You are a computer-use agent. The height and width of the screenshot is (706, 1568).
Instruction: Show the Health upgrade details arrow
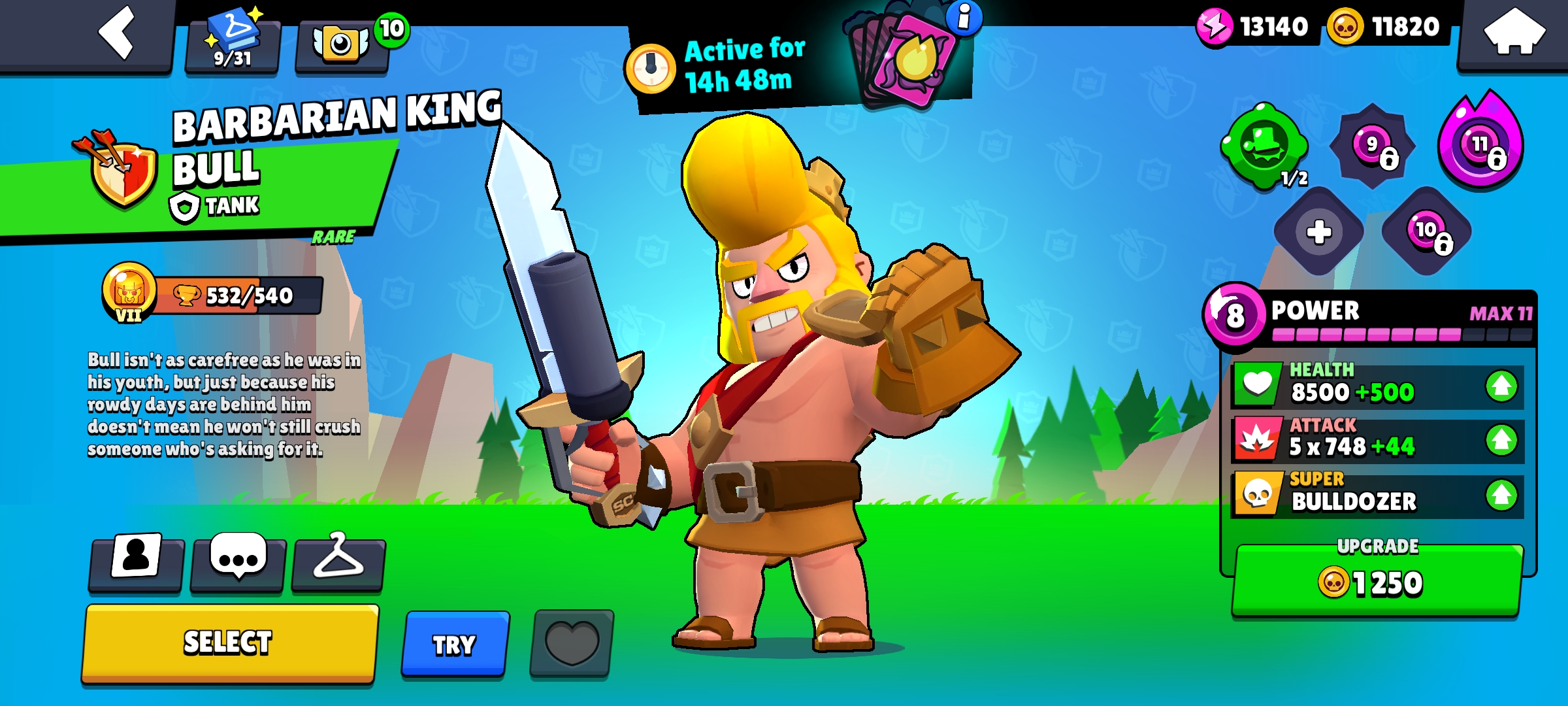point(1501,386)
